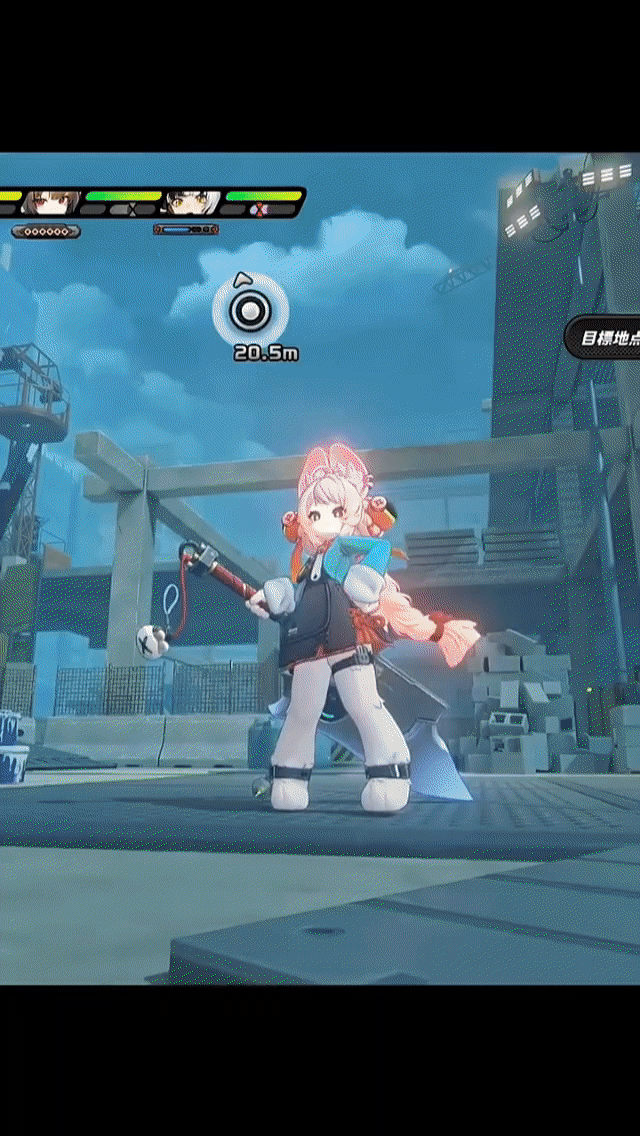Select the brown-haired red-eyed party member portrait
This screenshot has width=640, height=1136.
(50, 202)
